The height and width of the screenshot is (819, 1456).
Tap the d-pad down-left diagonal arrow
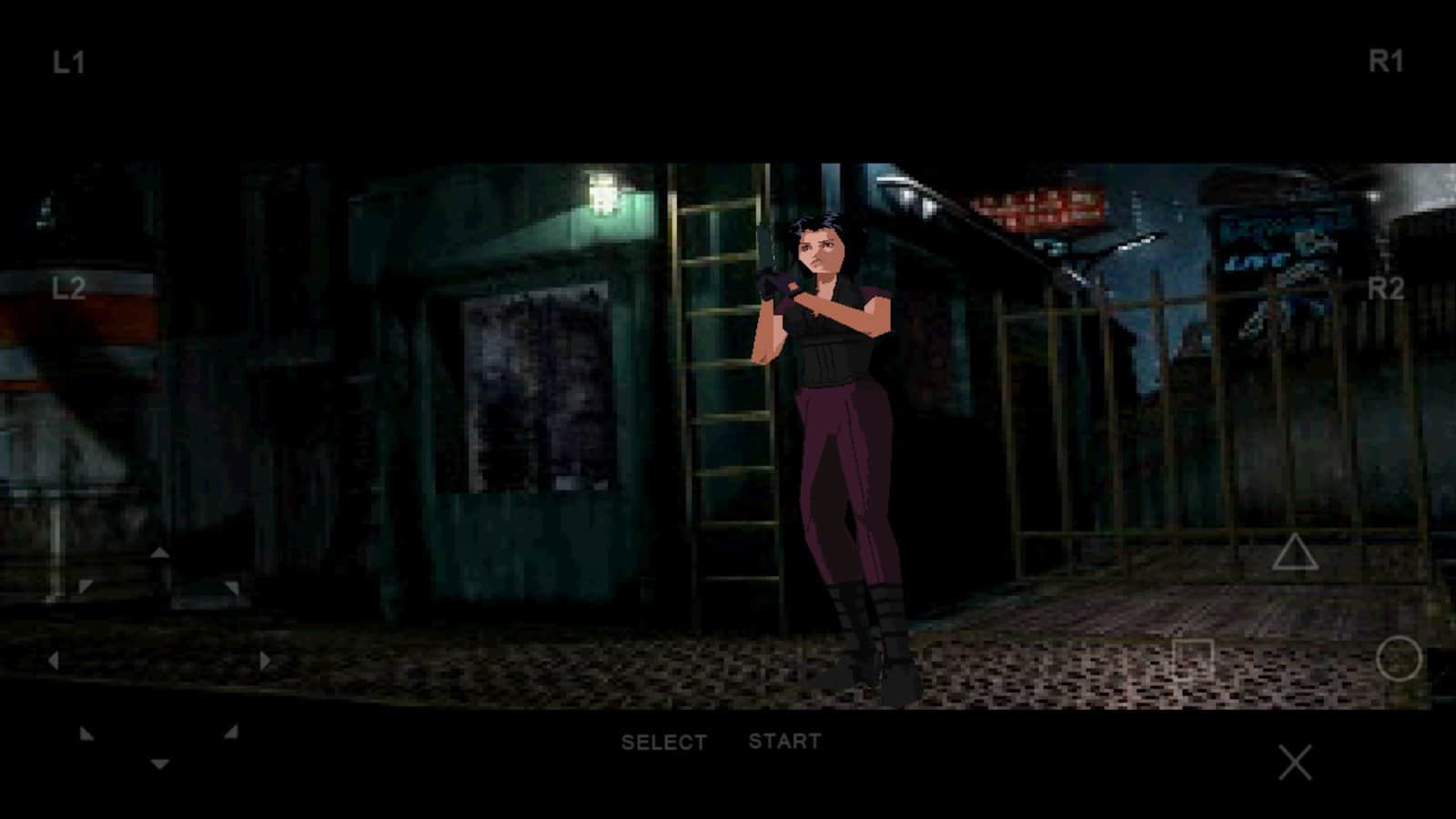(x=86, y=733)
